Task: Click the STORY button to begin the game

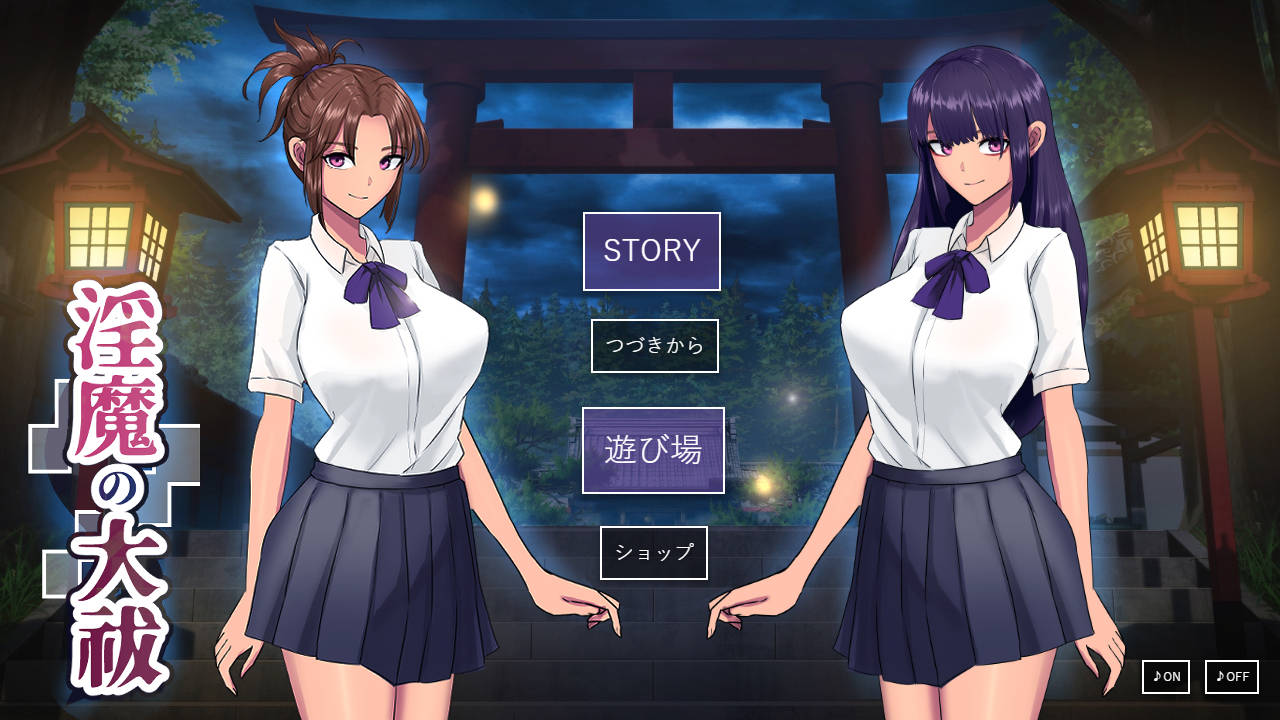Action: (x=650, y=253)
